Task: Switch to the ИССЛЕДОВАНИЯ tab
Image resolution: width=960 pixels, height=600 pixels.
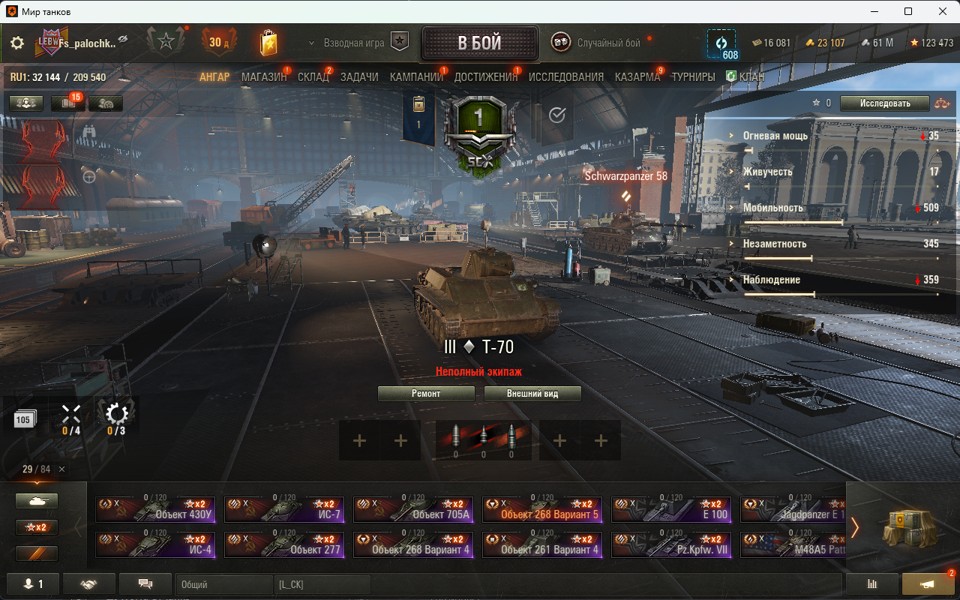Action: (566, 77)
